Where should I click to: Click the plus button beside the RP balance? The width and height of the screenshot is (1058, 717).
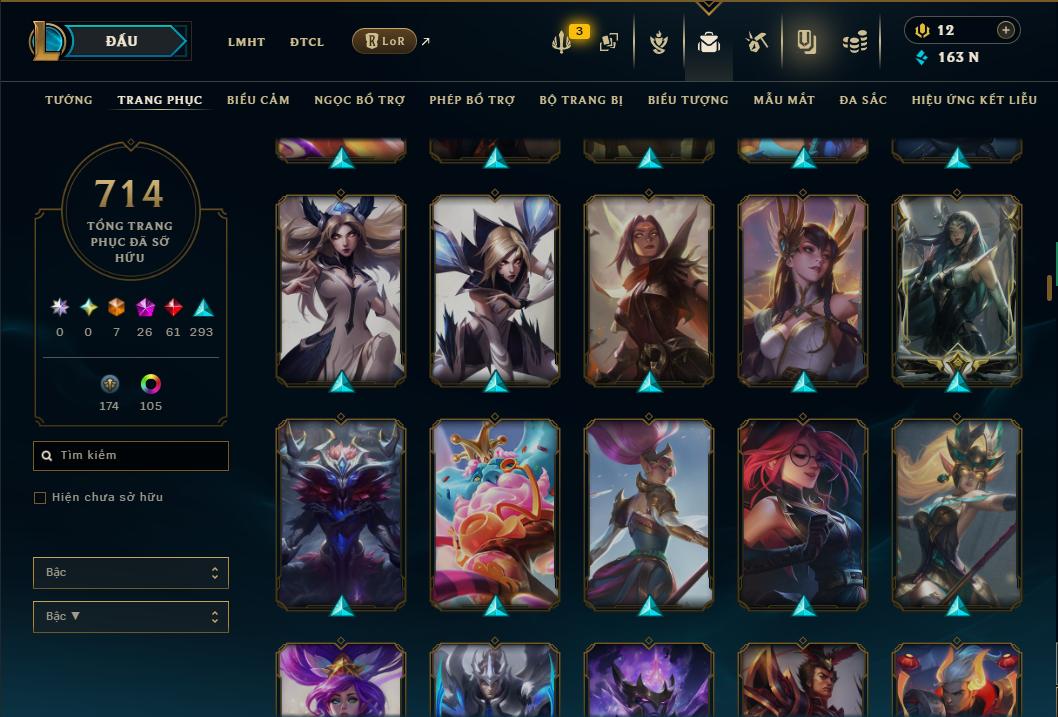tap(1006, 31)
